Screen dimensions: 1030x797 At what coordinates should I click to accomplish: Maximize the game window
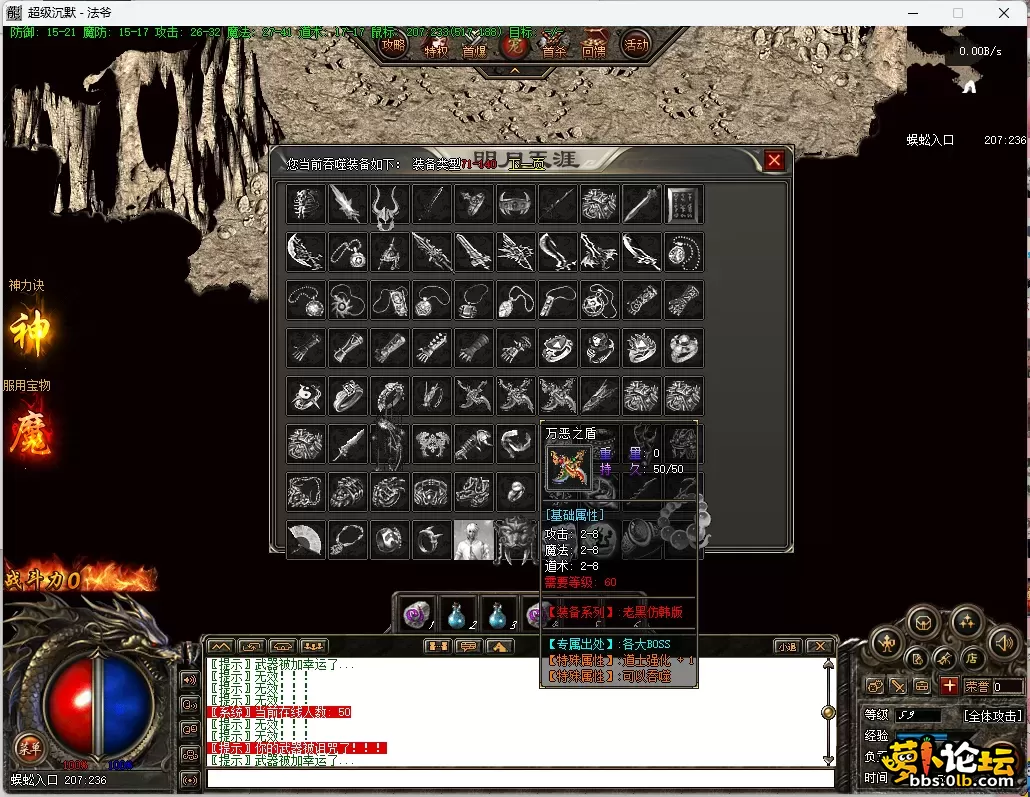[957, 13]
